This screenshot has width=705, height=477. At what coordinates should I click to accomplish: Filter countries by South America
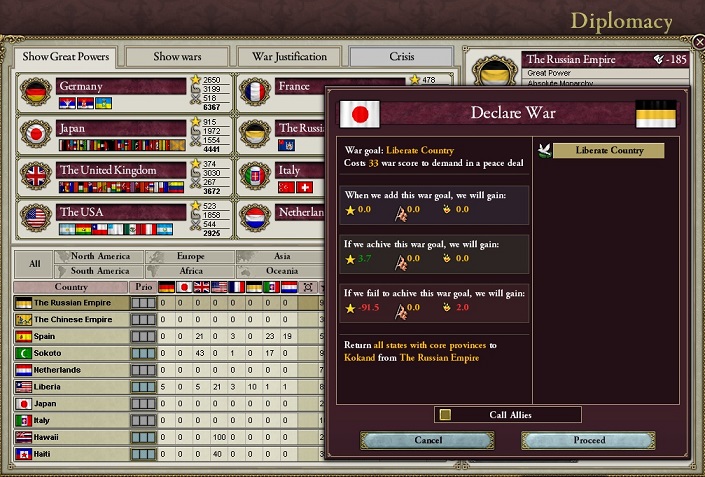tap(99, 271)
